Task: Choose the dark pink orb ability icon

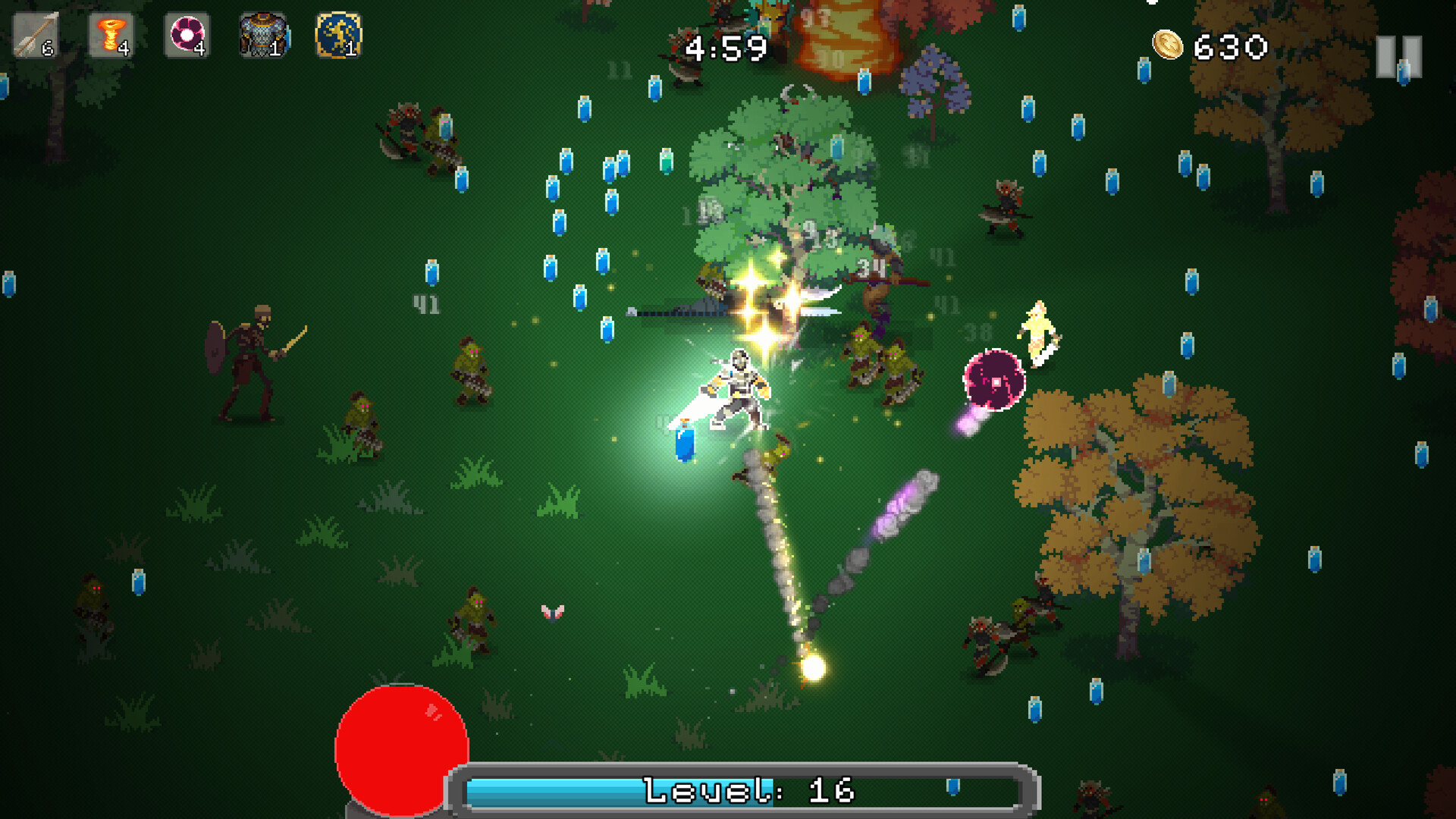Action: pyautogui.click(x=187, y=35)
